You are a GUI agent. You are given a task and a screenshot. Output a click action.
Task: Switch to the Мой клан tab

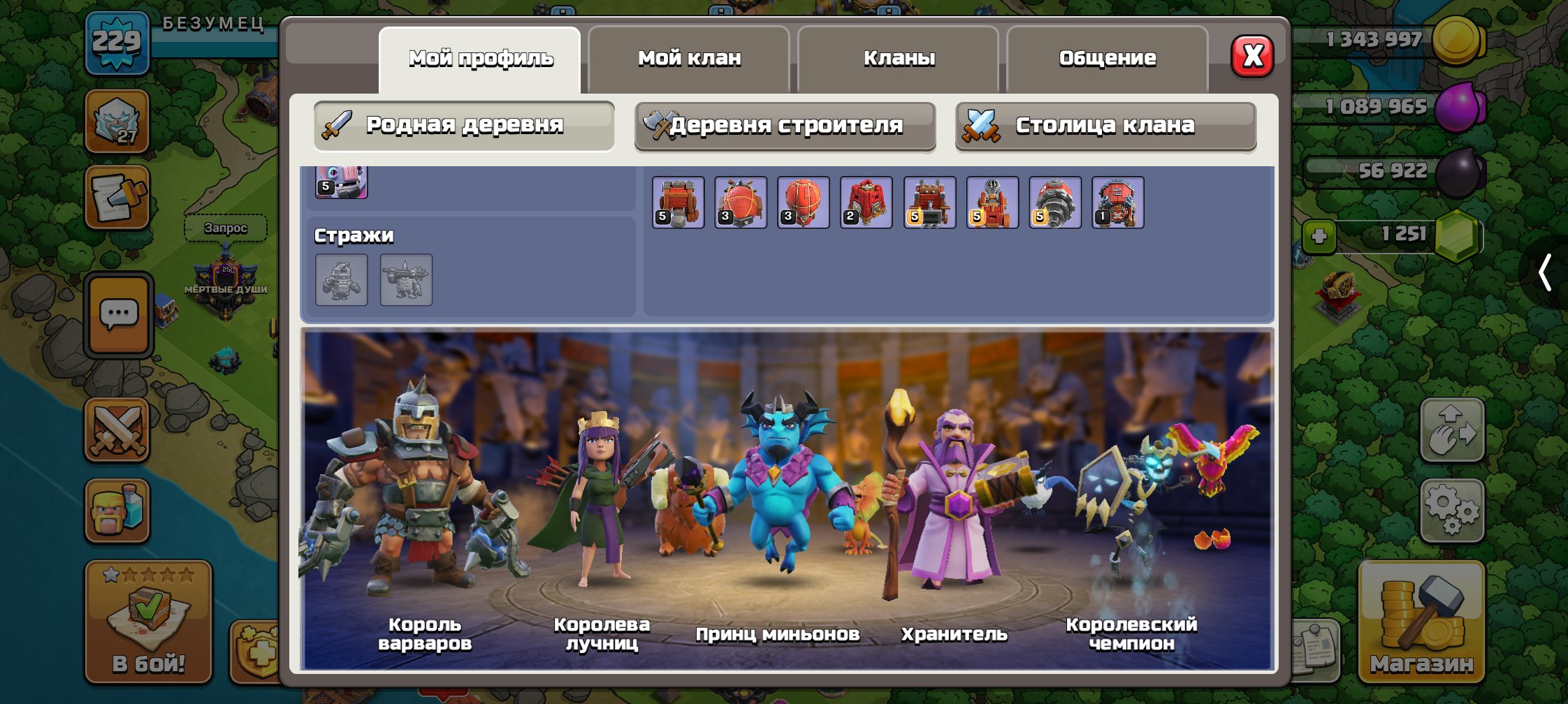(x=689, y=58)
